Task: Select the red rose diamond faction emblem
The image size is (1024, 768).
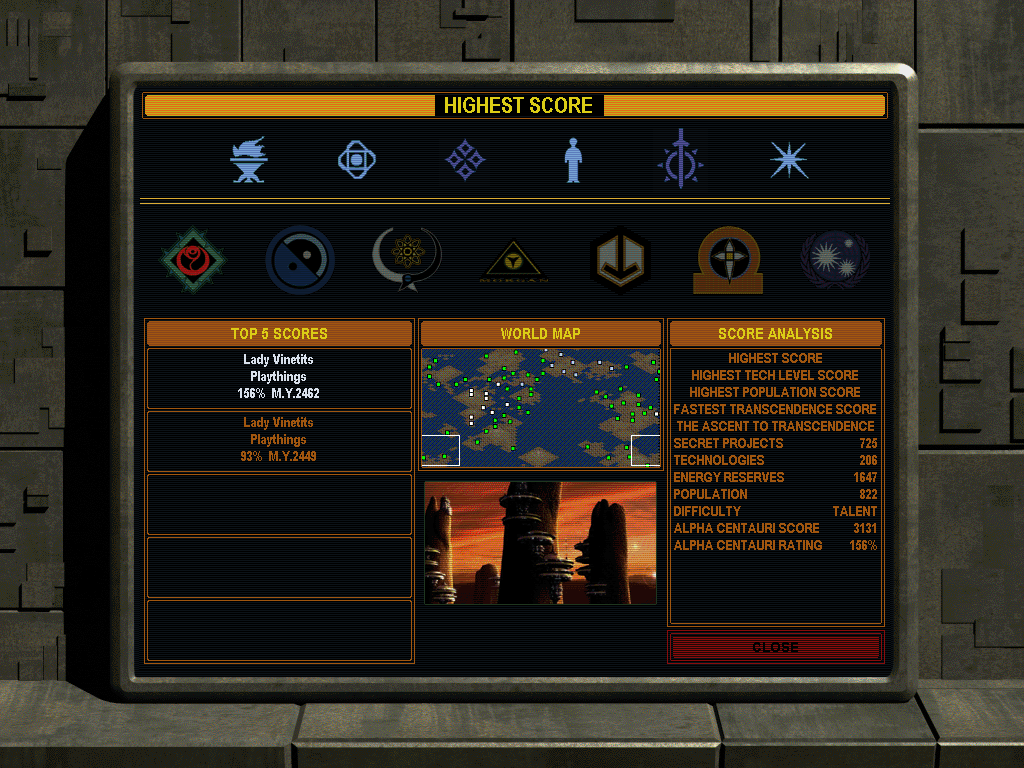Action: click(x=194, y=260)
